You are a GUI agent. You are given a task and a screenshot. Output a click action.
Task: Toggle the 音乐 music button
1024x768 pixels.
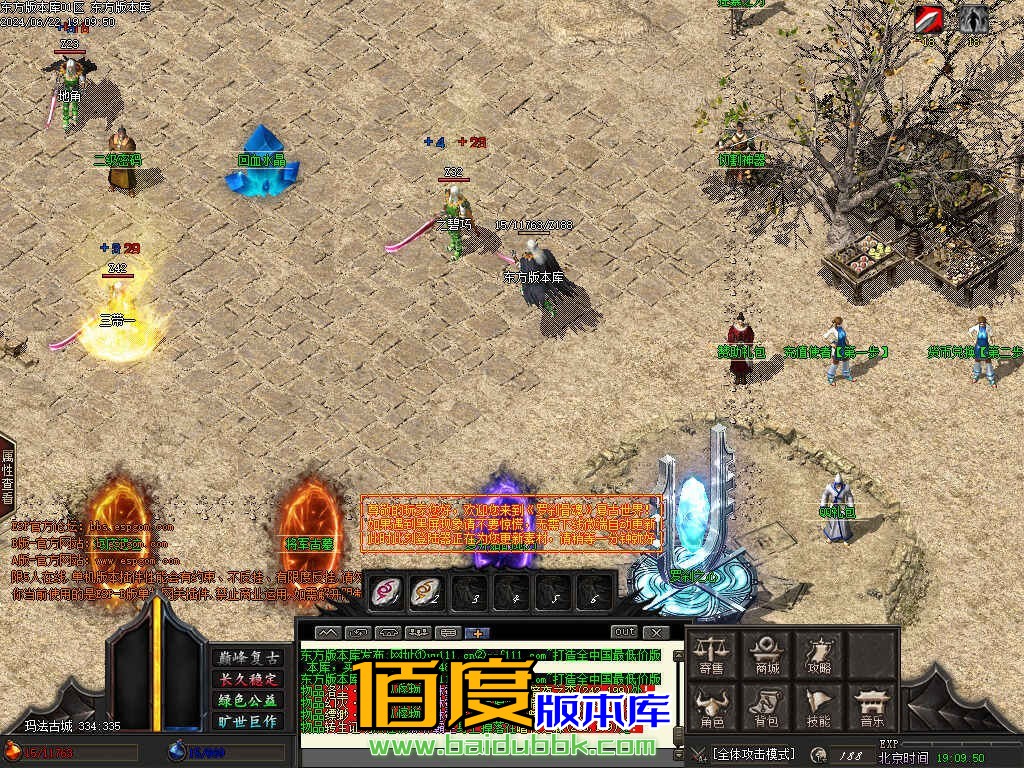pyautogui.click(x=871, y=706)
